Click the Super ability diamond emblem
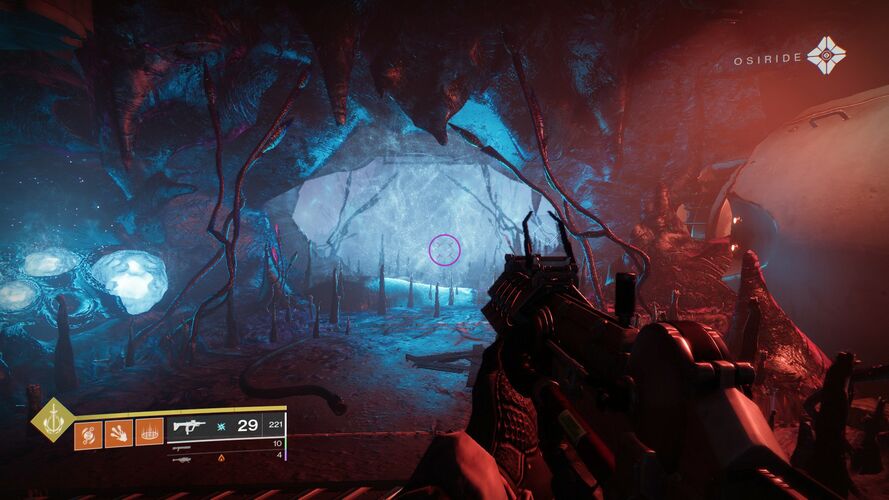The image size is (889, 500). point(50,420)
